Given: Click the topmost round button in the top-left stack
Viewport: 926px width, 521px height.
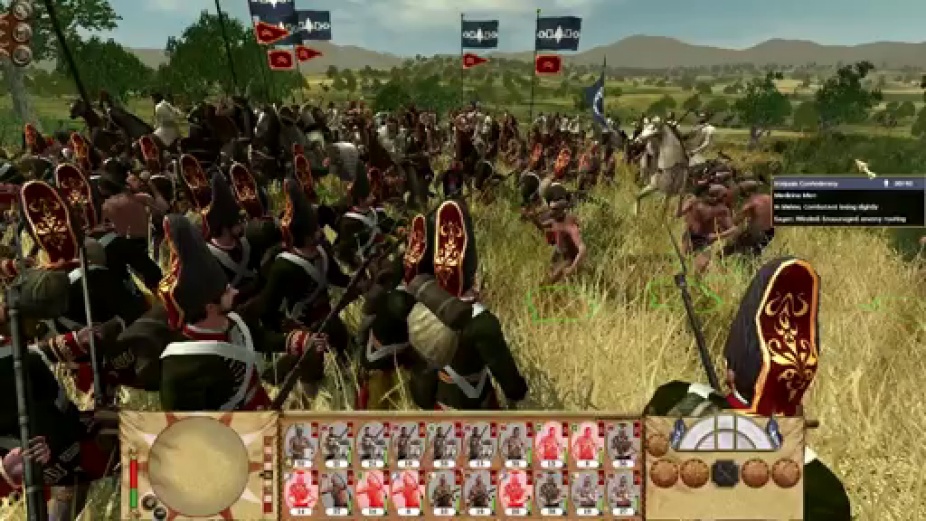Looking at the screenshot, I should click(x=20, y=11).
